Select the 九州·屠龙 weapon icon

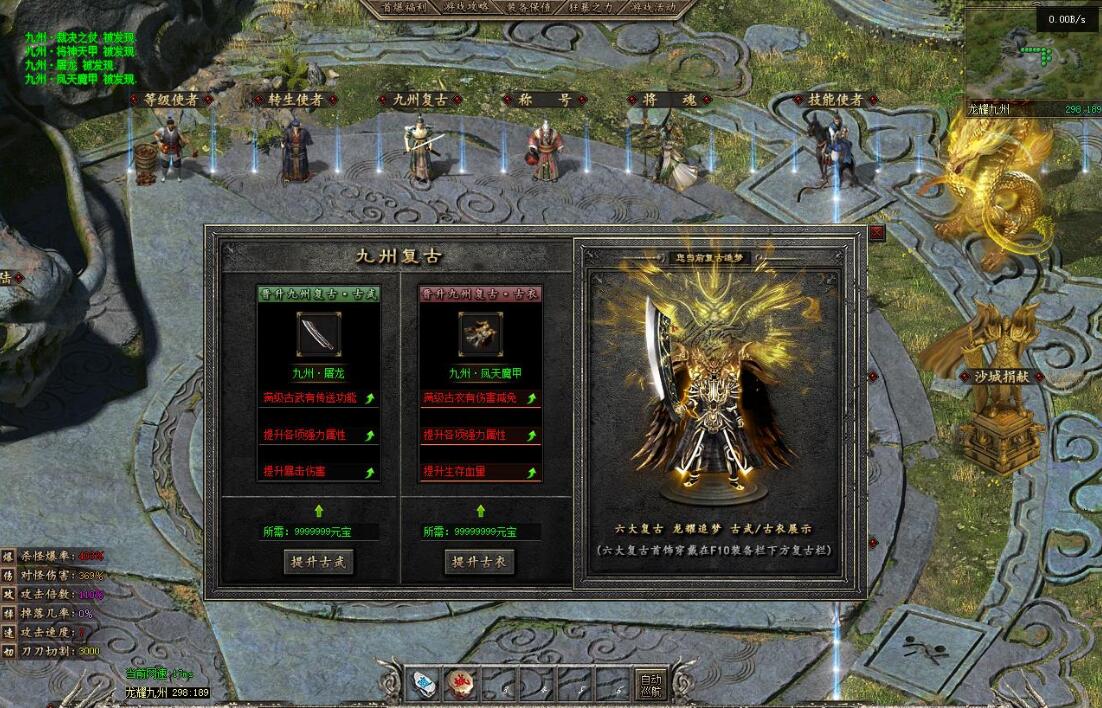318,334
